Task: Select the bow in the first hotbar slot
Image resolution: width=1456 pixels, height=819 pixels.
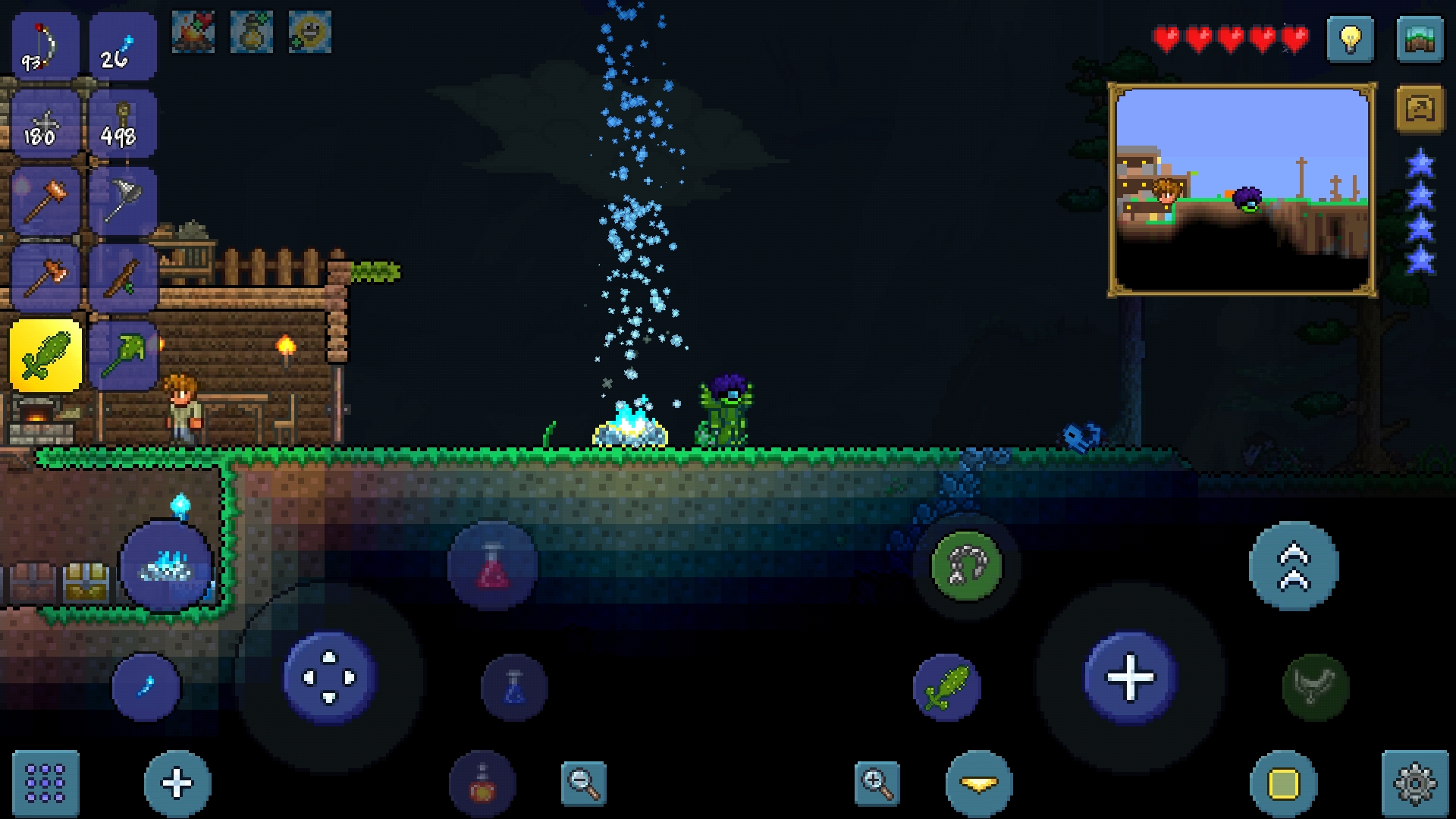Action: 43,45
